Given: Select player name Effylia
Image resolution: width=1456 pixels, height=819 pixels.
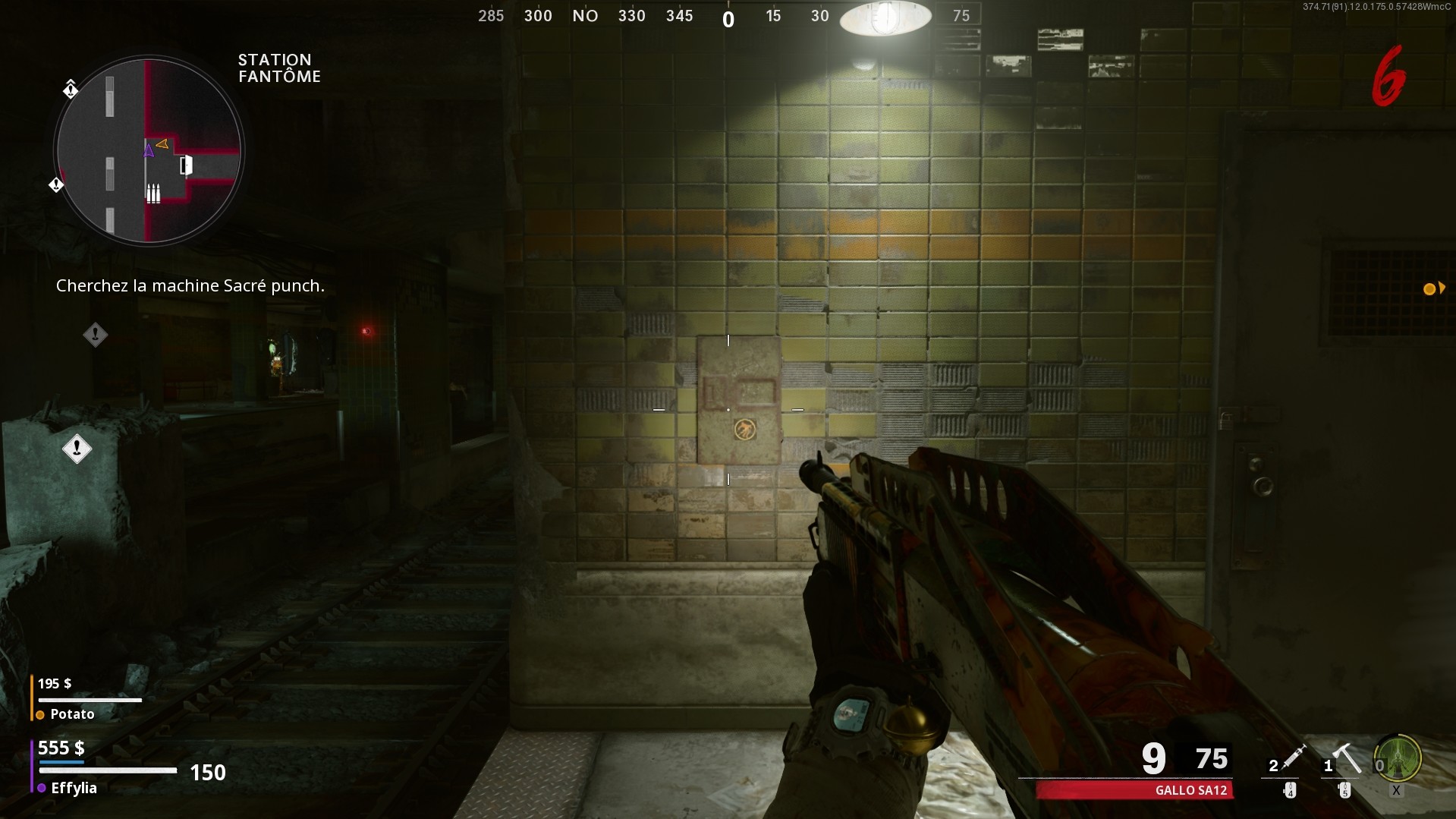Looking at the screenshot, I should [73, 788].
